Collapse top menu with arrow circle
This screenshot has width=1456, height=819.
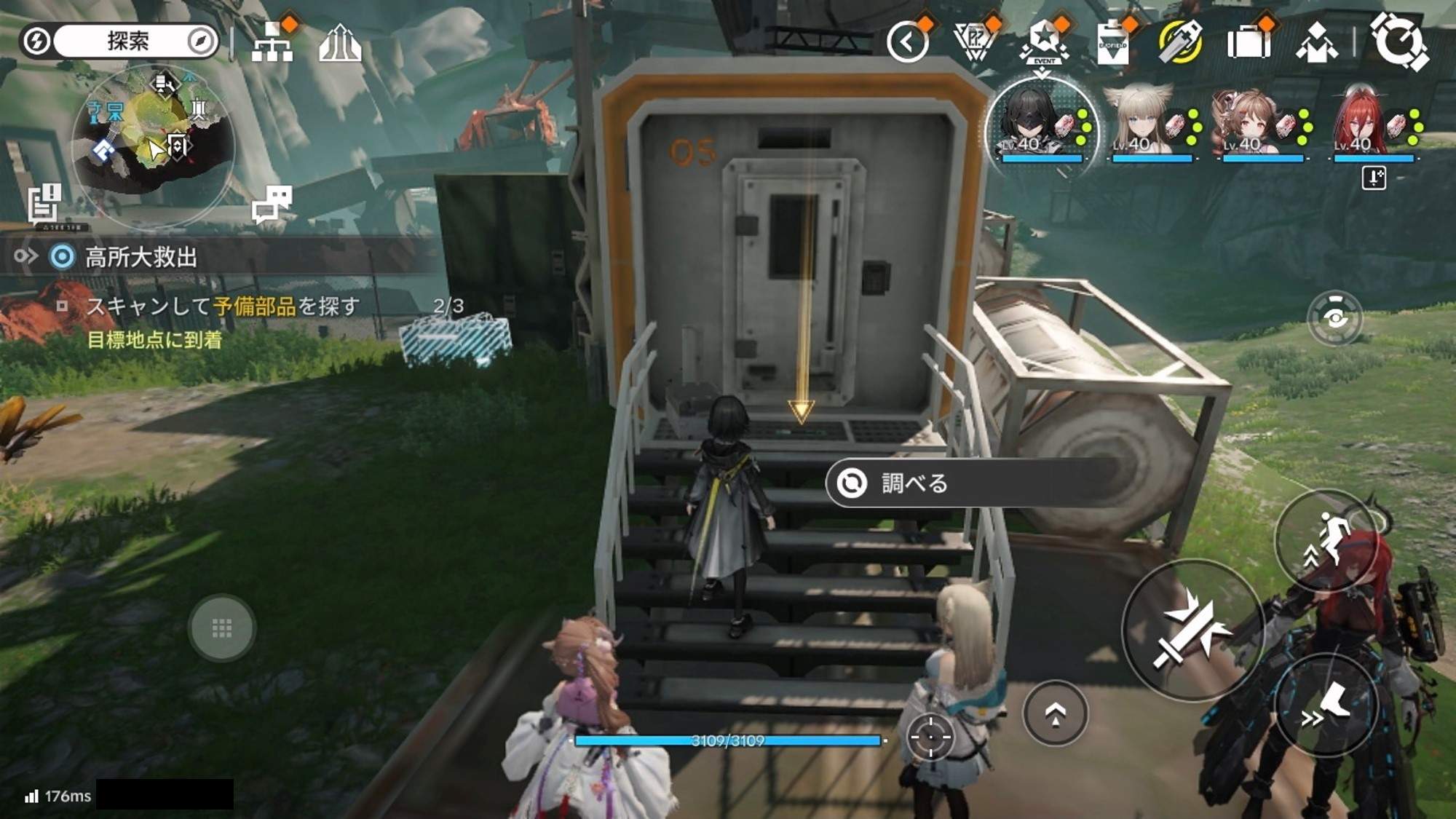click(907, 42)
